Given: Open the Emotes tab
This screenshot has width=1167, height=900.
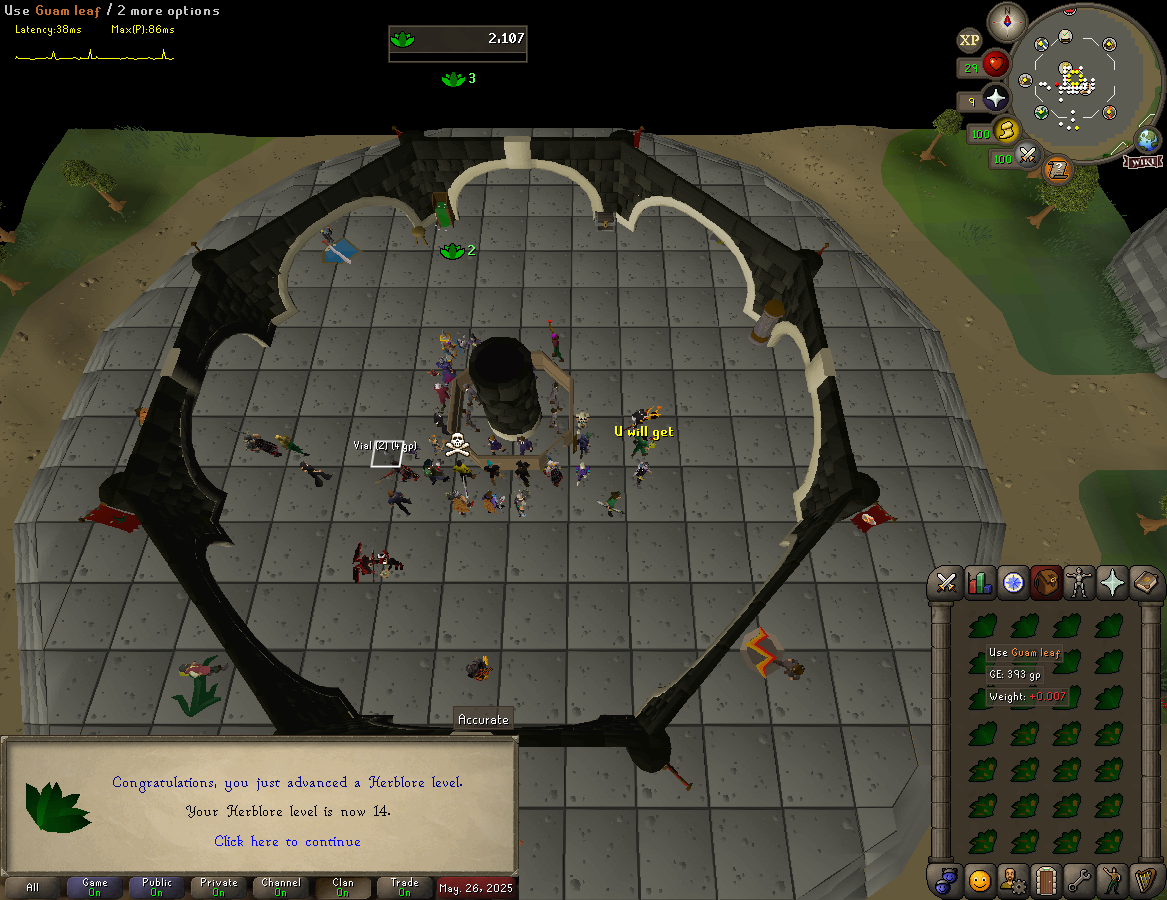Looking at the screenshot, I should [x=1112, y=880].
